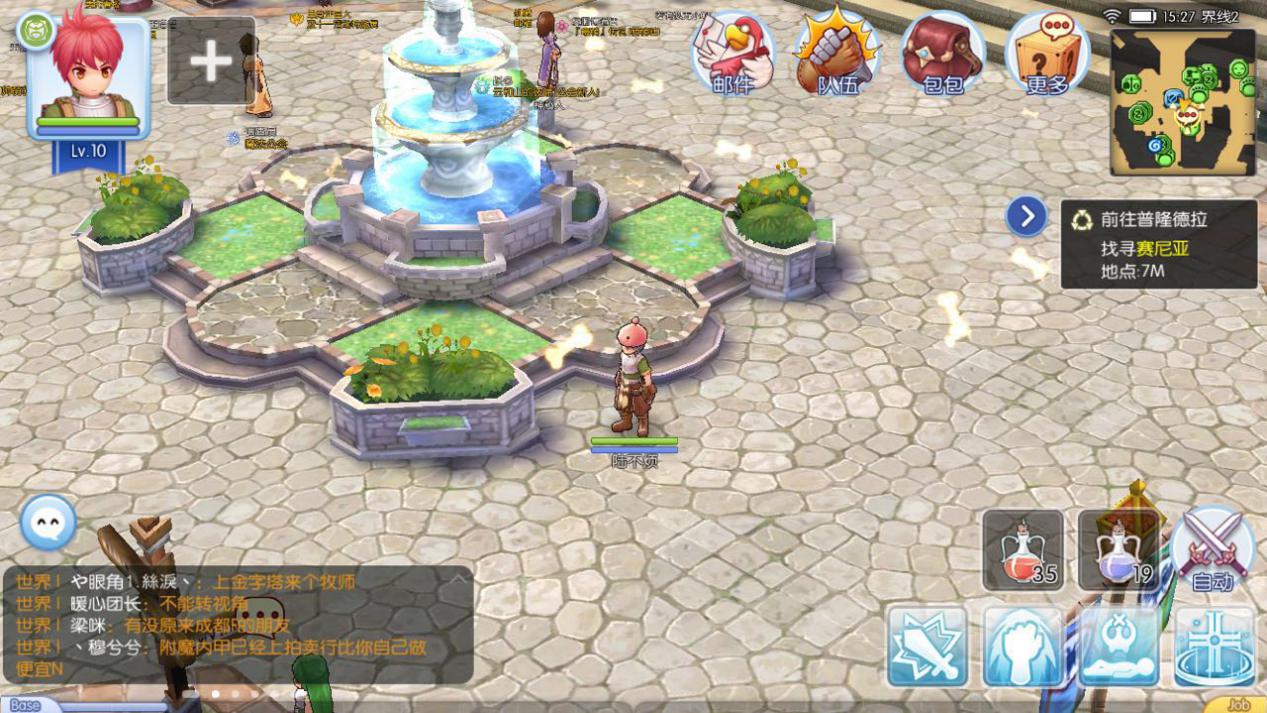Open the emoji chat bubble button
This screenshot has height=713, width=1267.
coord(48,522)
